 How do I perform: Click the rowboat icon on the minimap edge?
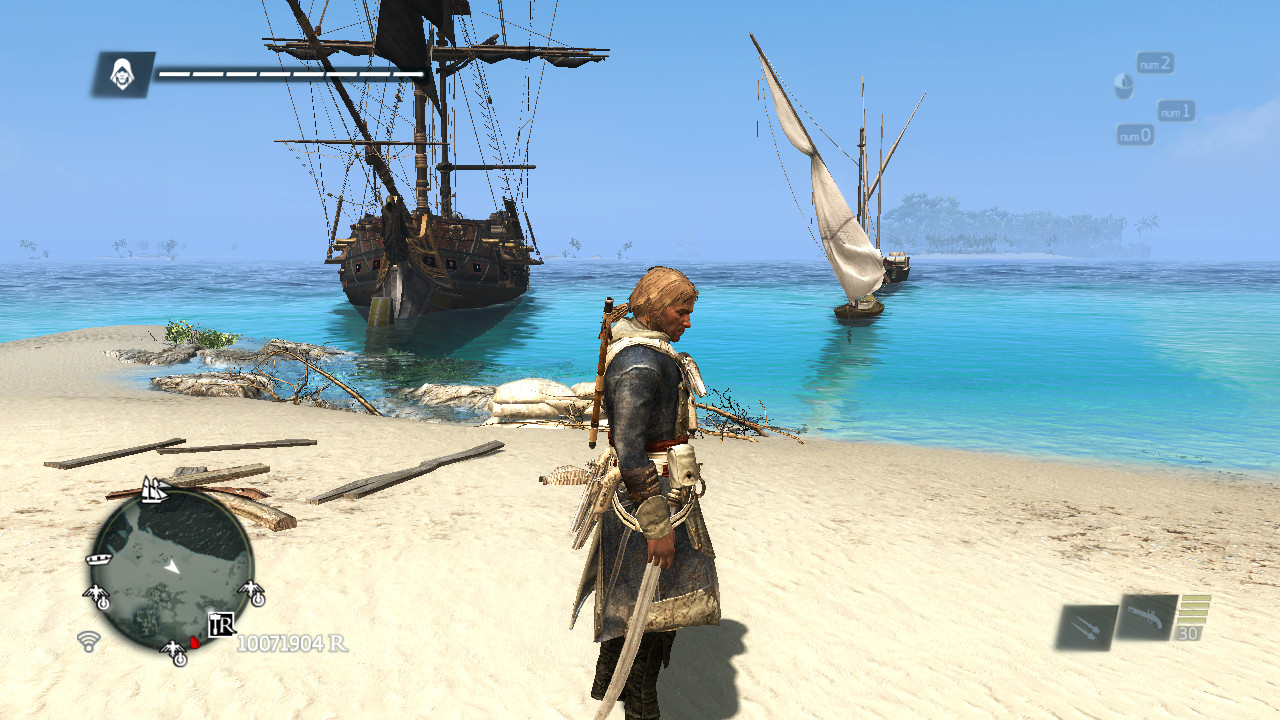tap(98, 559)
